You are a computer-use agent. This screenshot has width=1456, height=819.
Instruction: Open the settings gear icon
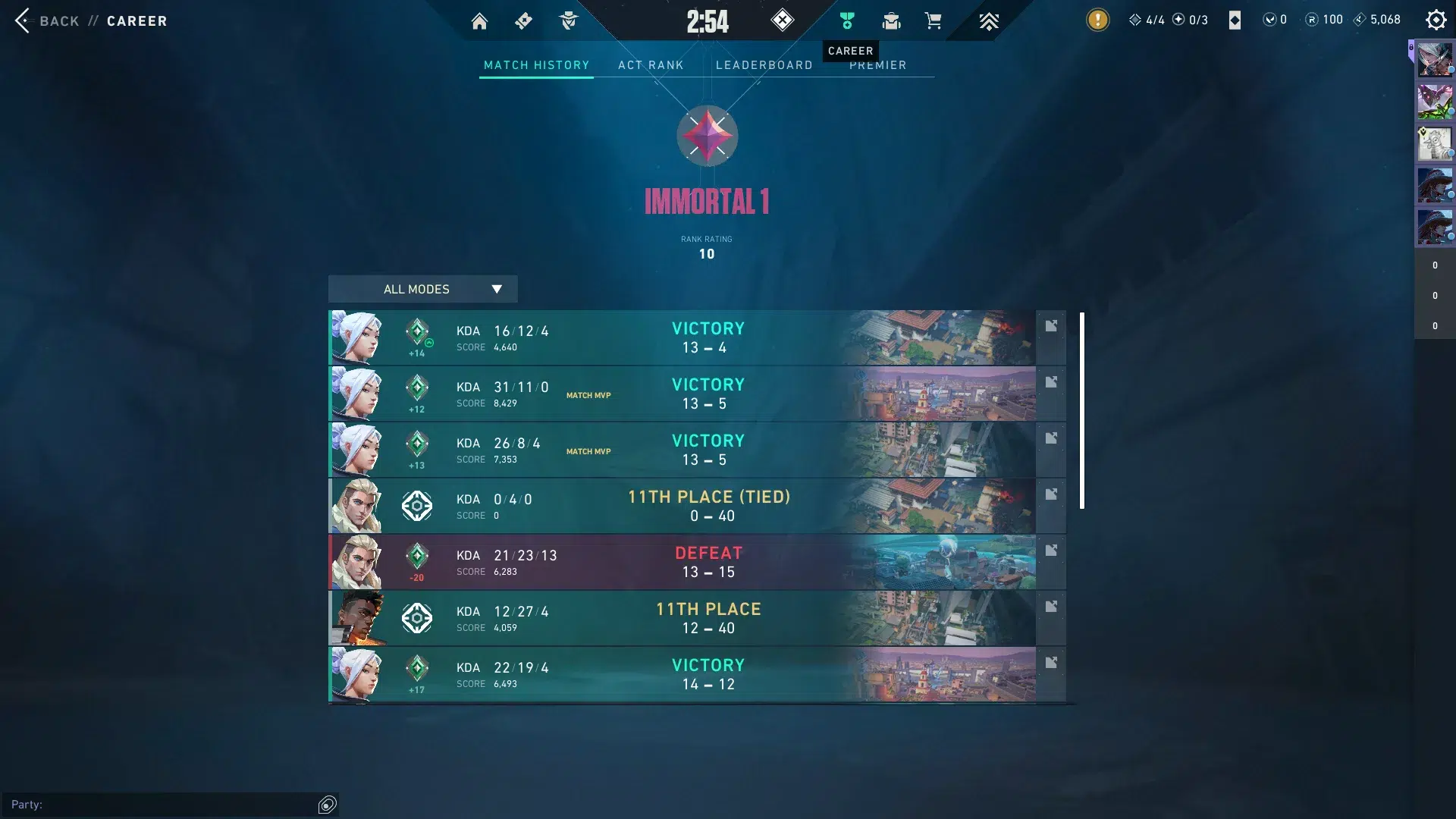pyautogui.click(x=1436, y=20)
